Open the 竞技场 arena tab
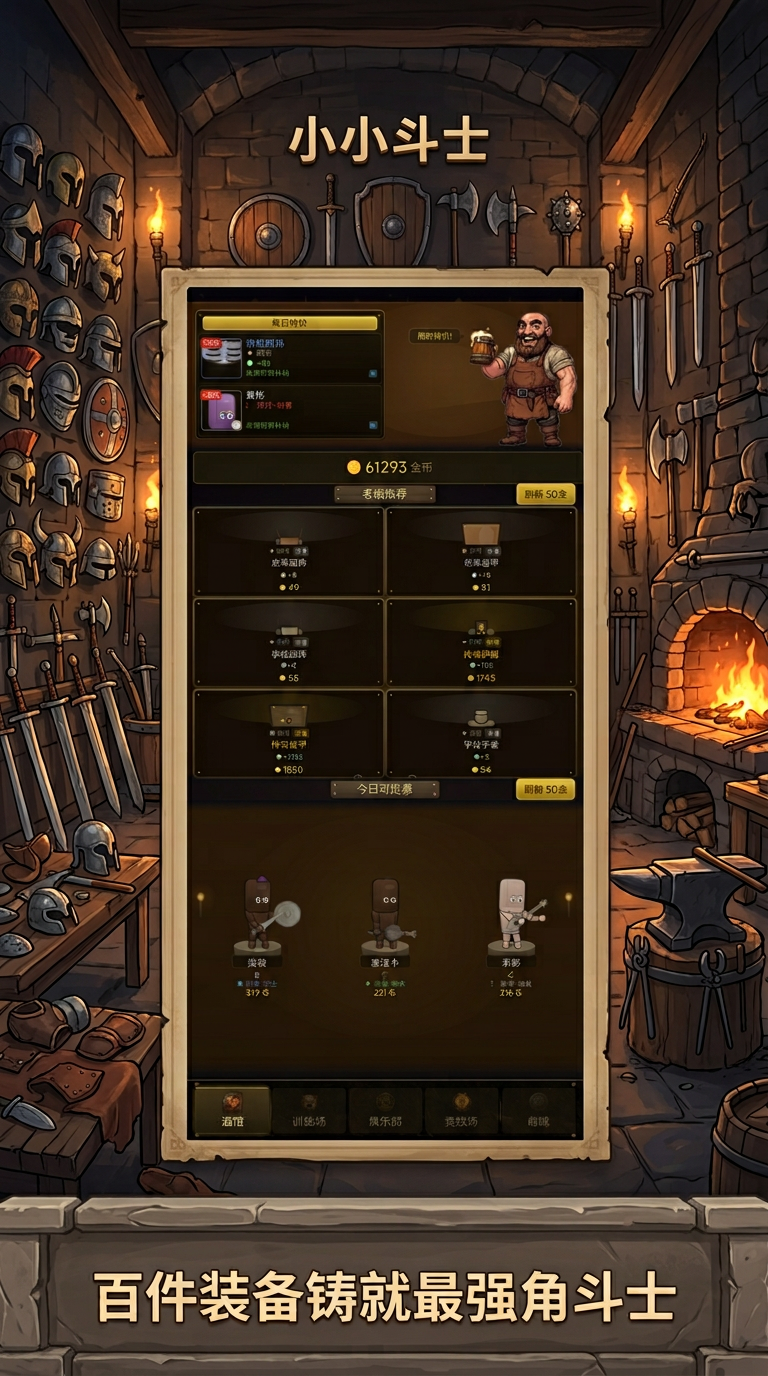 click(461, 1110)
